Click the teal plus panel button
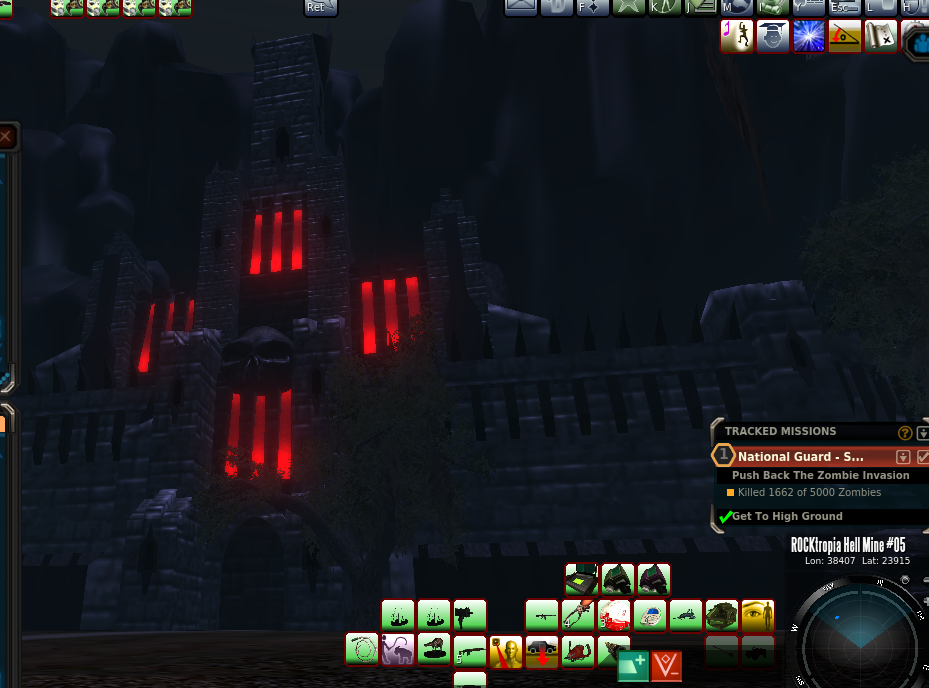 [x=633, y=665]
